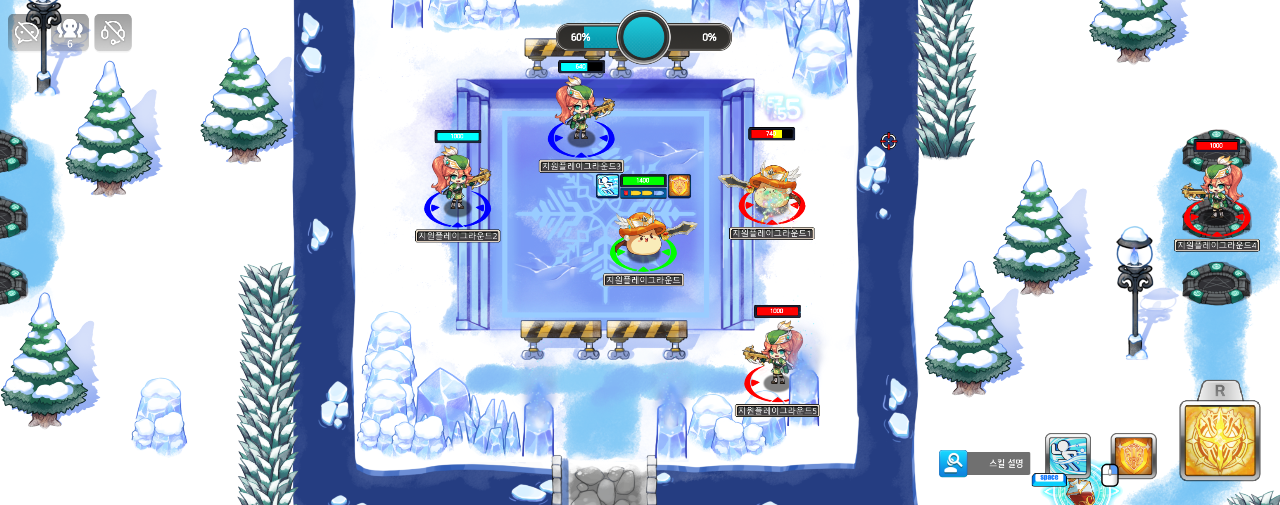Image resolution: width=1280 pixels, height=505 pixels.
Task: Toggle the muted headset voice icon
Action: coord(113,32)
